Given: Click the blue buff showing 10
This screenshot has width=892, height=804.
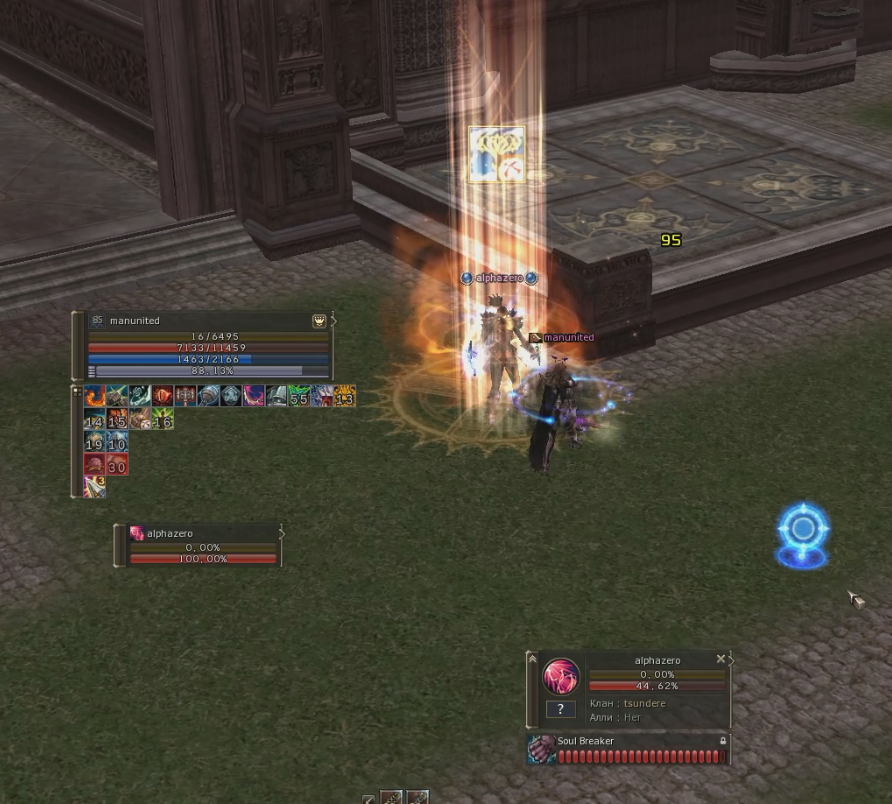Looking at the screenshot, I should 117,442.
